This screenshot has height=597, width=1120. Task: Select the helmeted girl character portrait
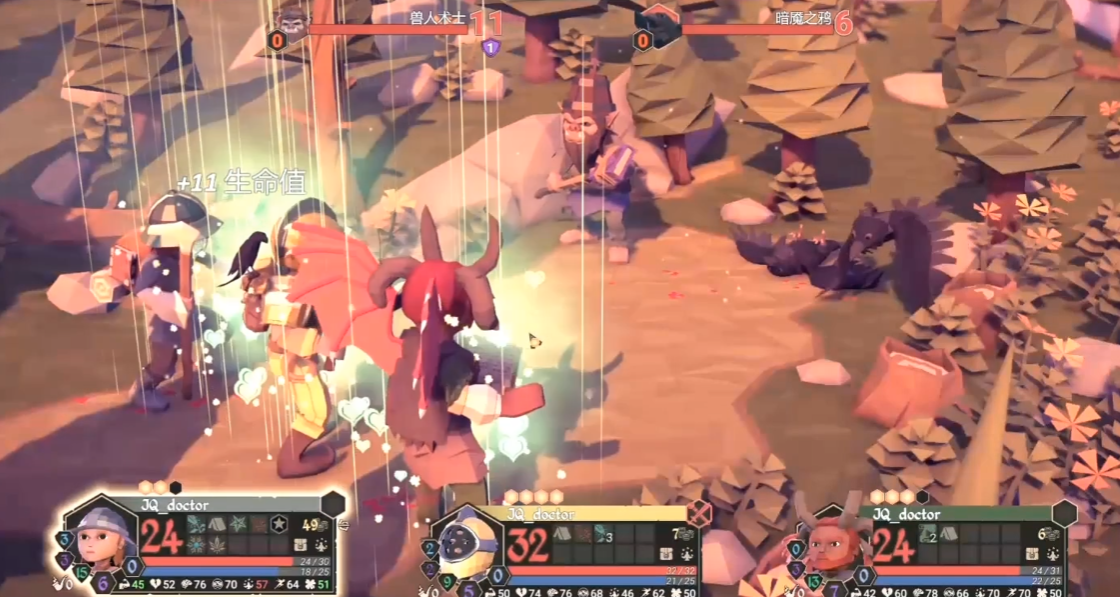(99, 535)
